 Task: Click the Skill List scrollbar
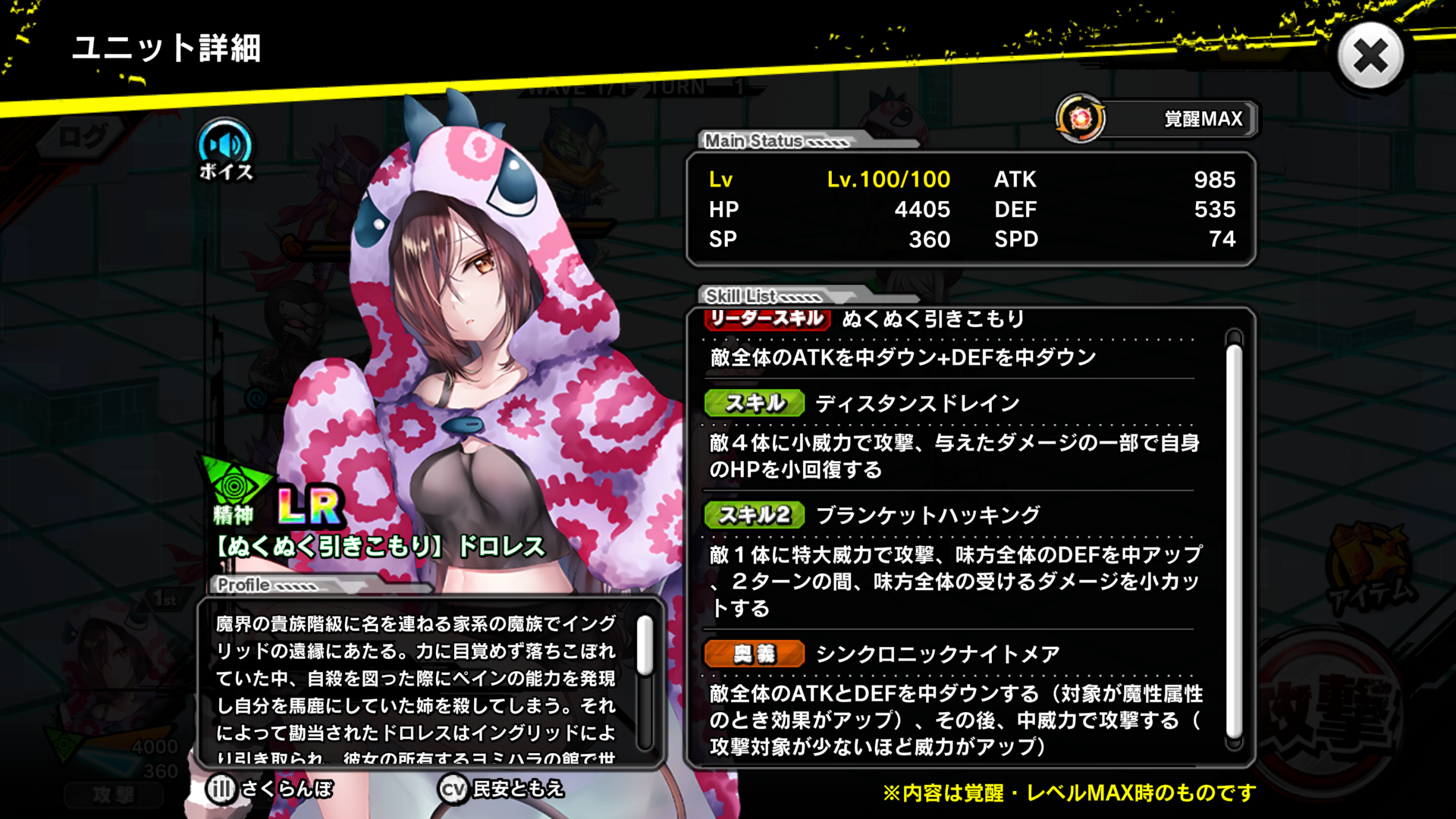(1234, 539)
